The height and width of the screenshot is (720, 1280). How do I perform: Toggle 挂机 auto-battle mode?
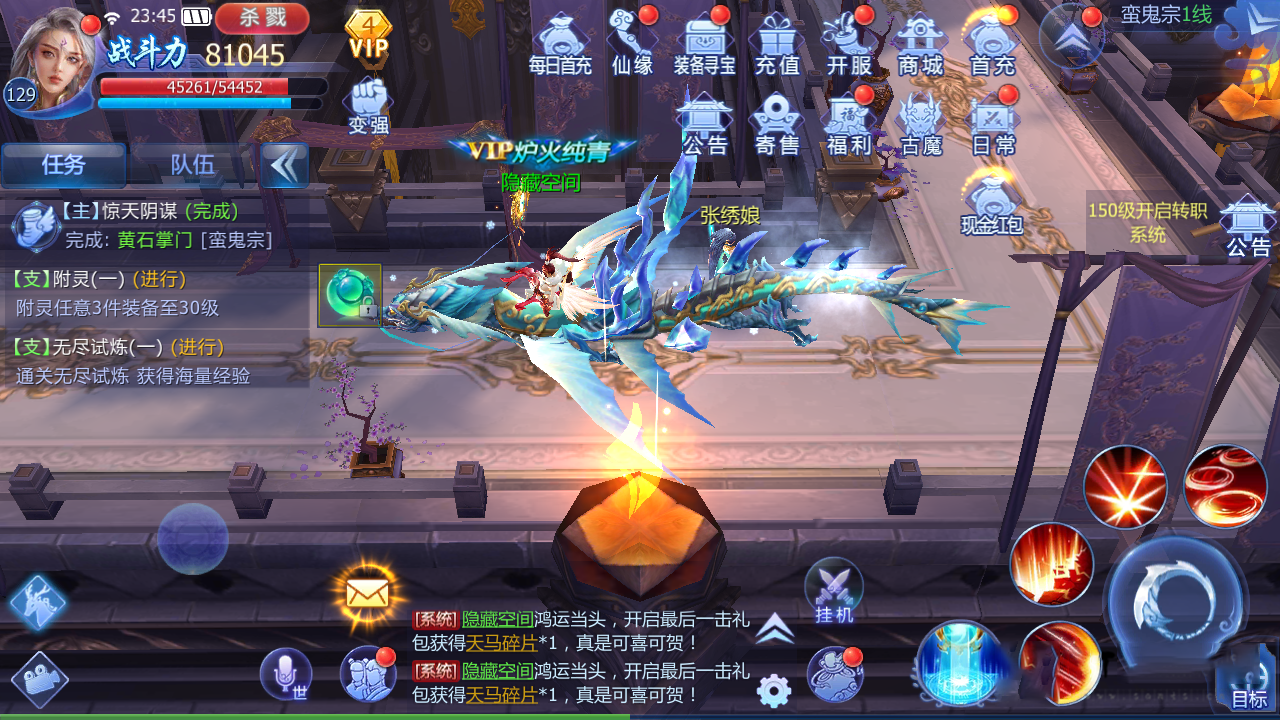(x=833, y=591)
